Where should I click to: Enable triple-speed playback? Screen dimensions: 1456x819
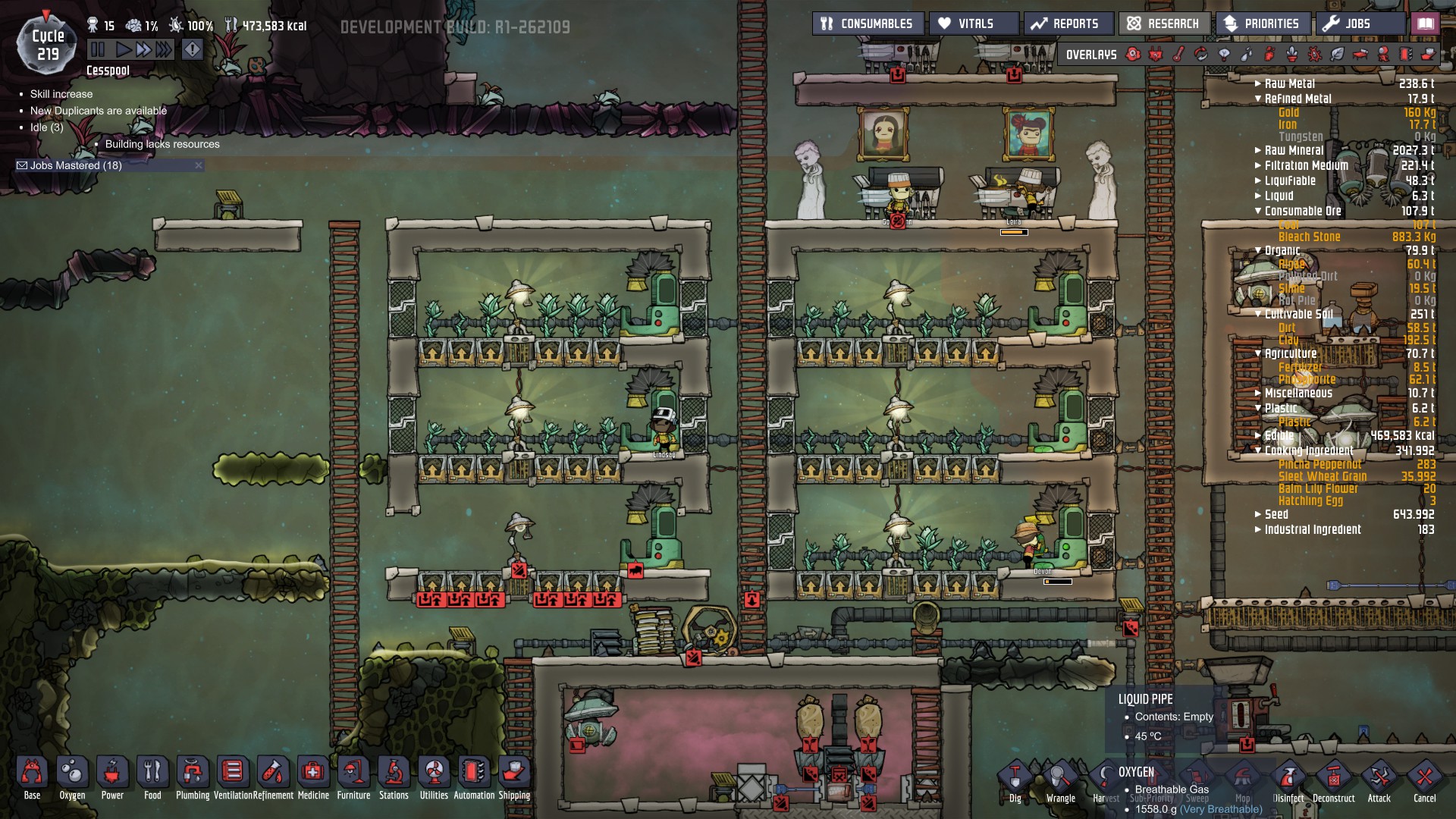[162, 51]
